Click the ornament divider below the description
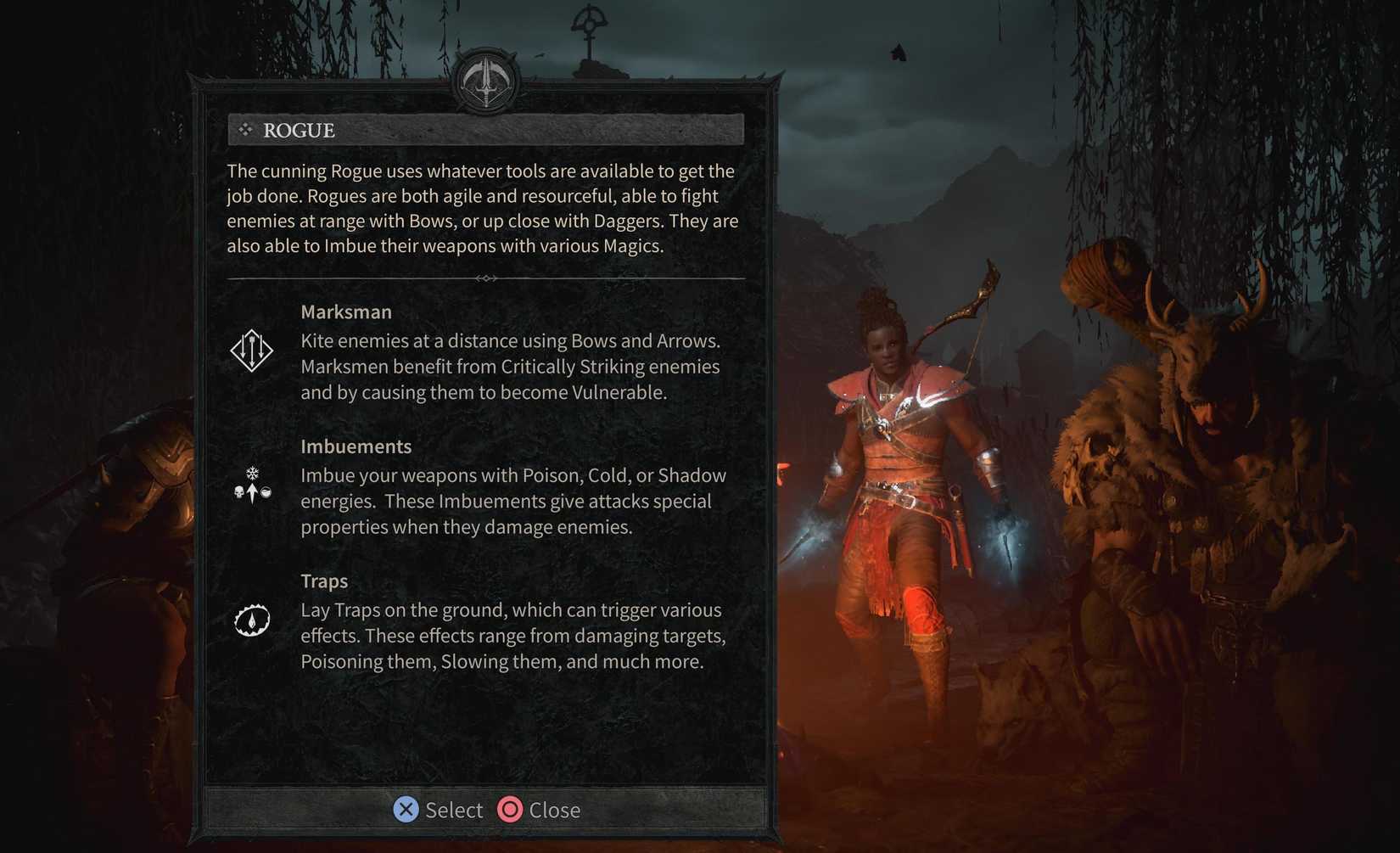1400x853 pixels. (485, 278)
